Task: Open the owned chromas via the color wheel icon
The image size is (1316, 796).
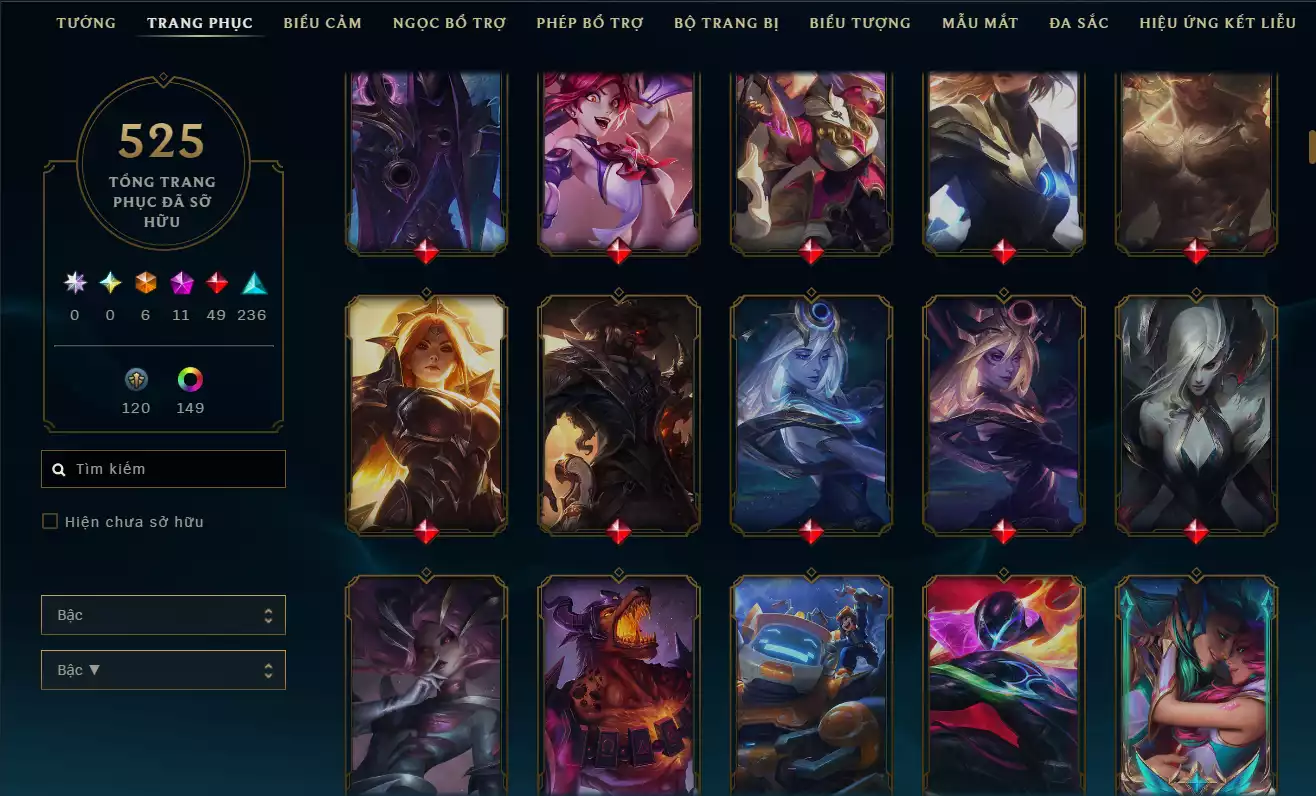Action: click(x=190, y=380)
